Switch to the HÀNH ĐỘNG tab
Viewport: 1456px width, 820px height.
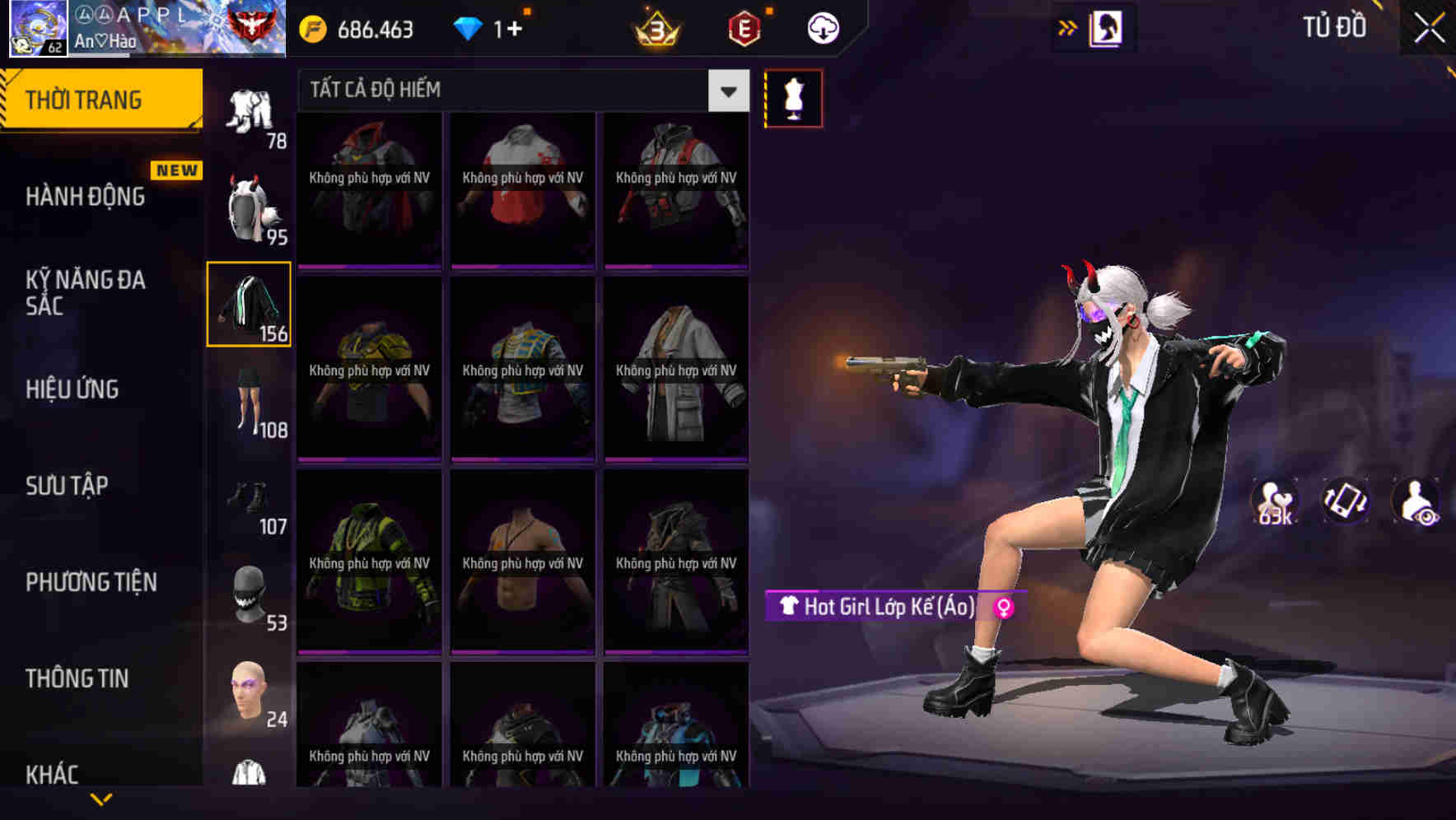(85, 196)
